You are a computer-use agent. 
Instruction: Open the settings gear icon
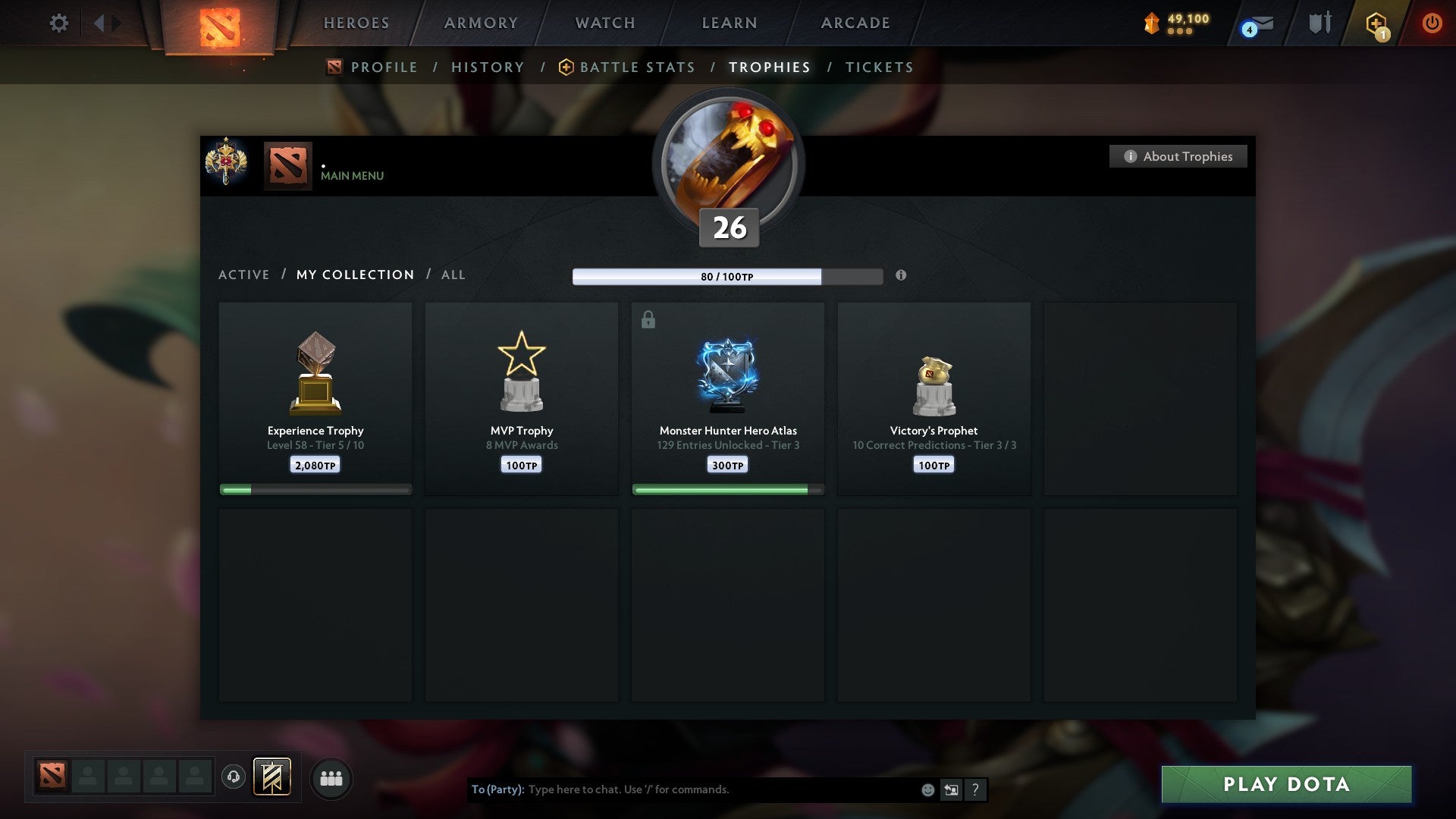point(58,23)
